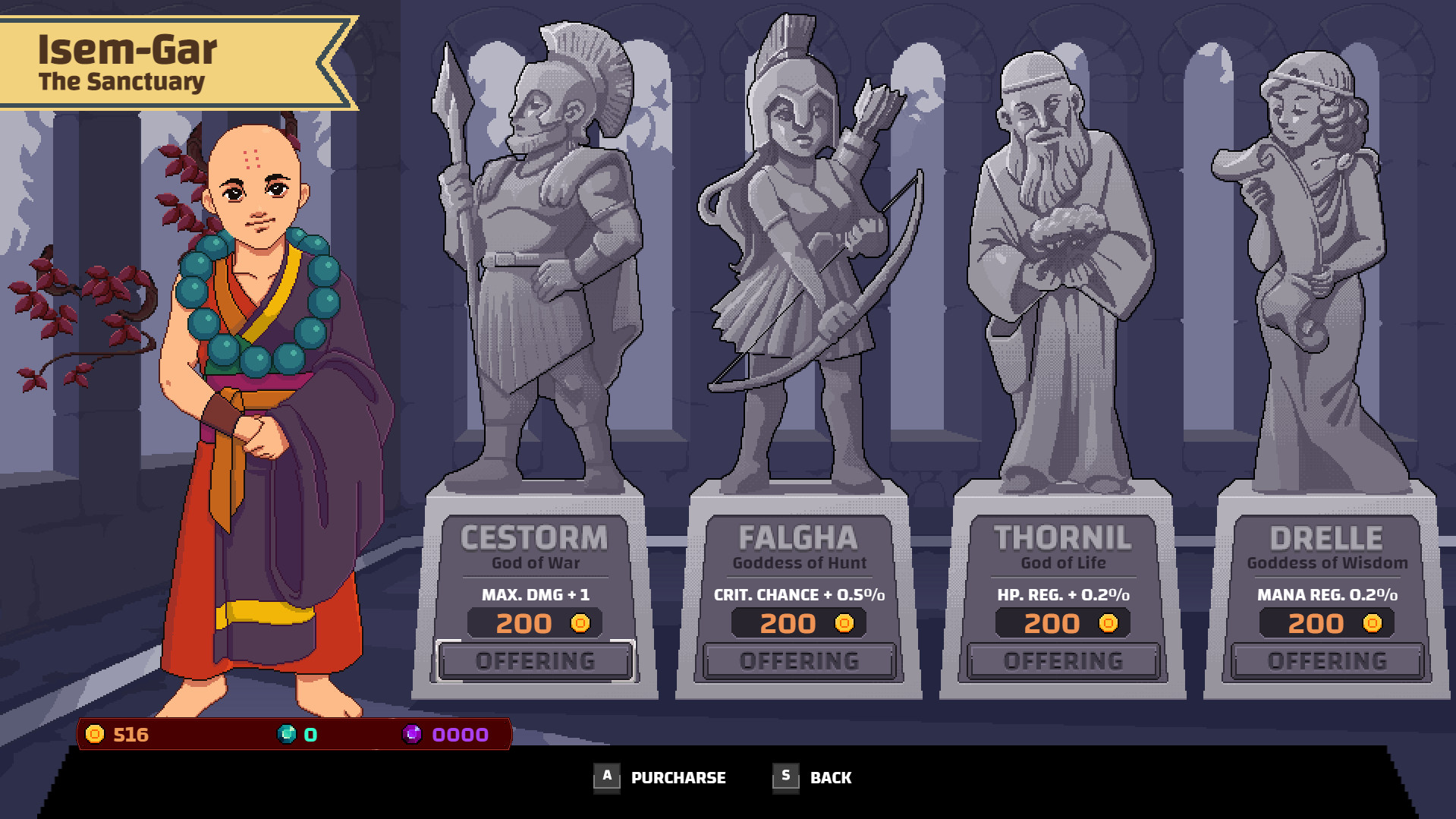Select the Offering button under Thornil
The image size is (1456, 819).
pos(1062,660)
